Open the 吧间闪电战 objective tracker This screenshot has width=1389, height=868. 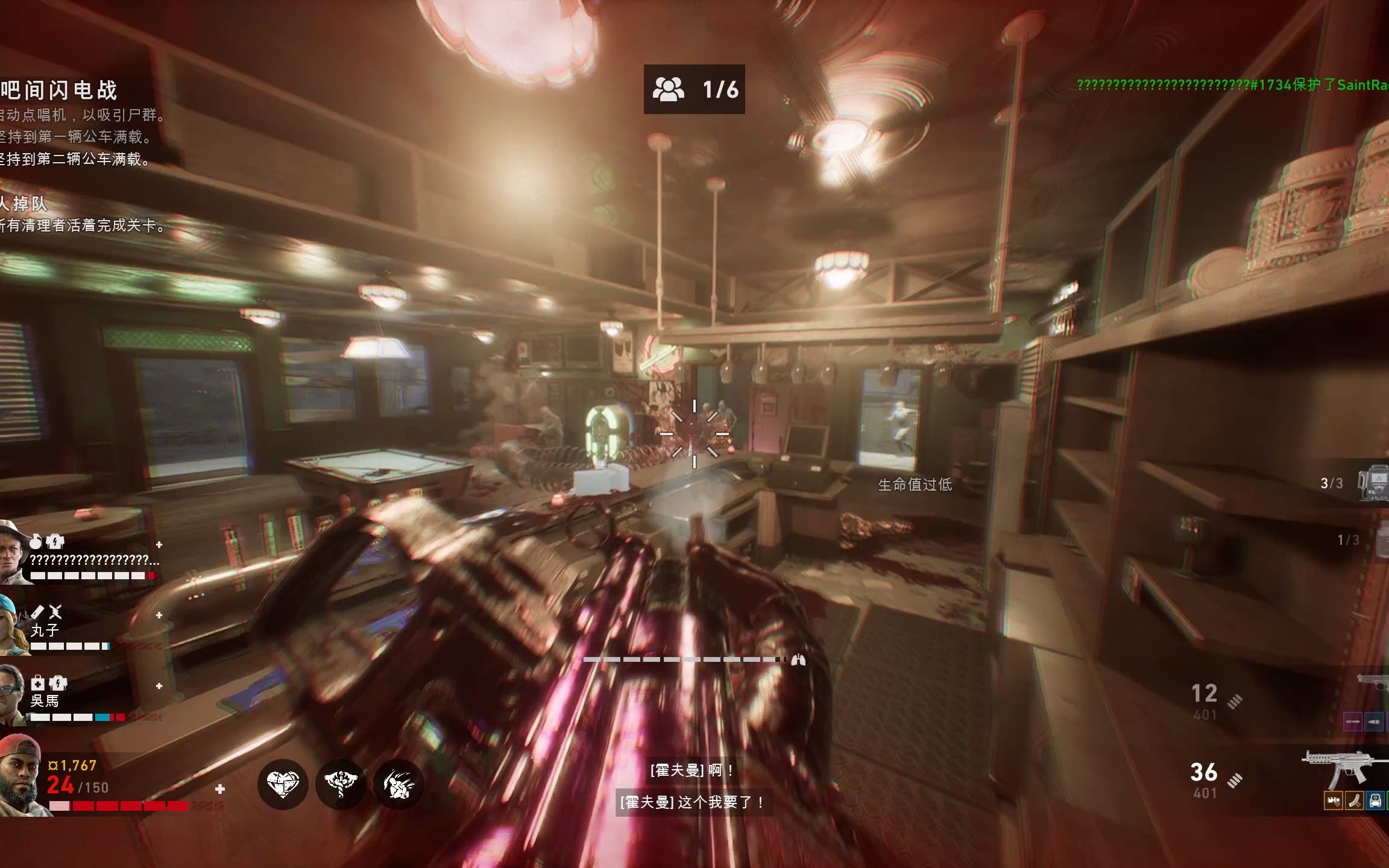(x=59, y=90)
